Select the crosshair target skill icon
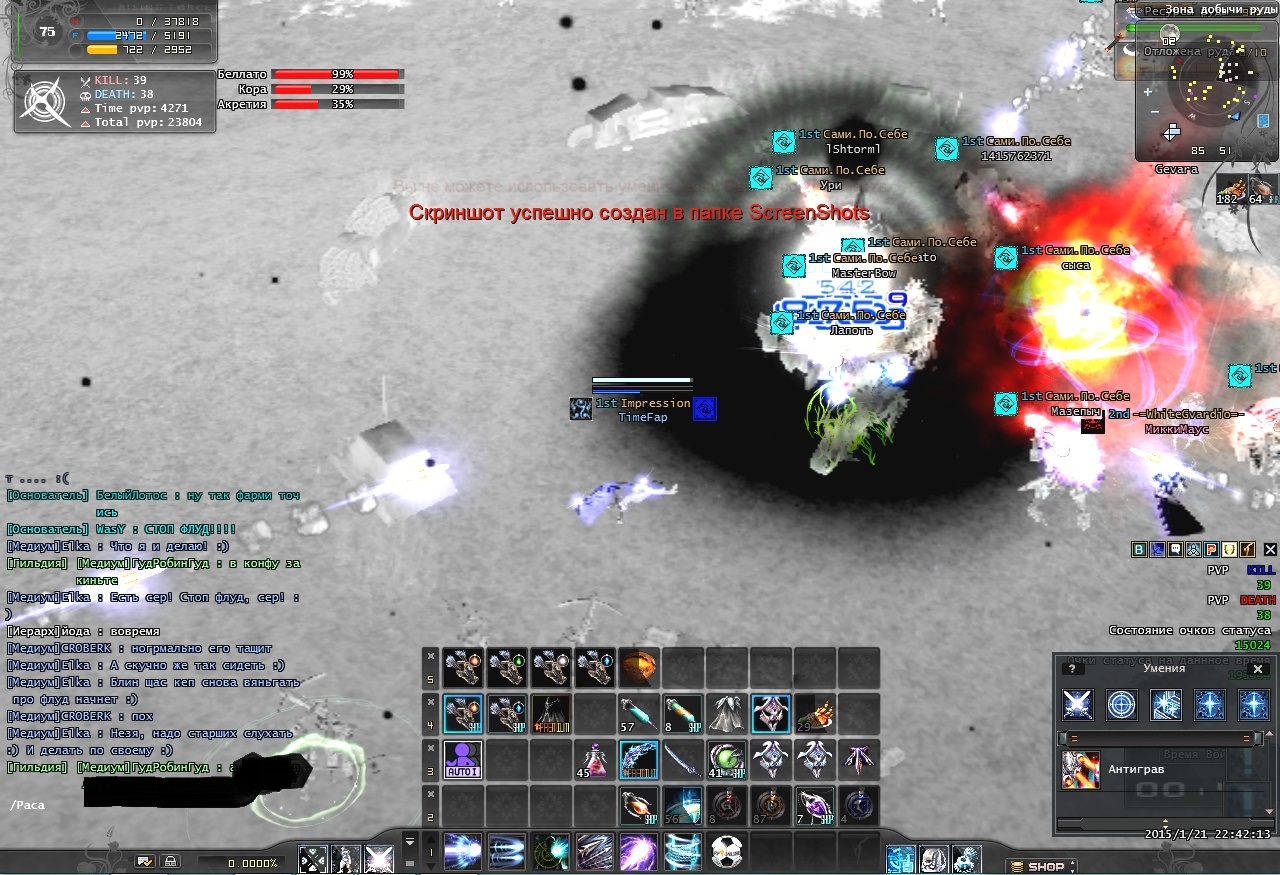1280x875 pixels. coord(1122,705)
